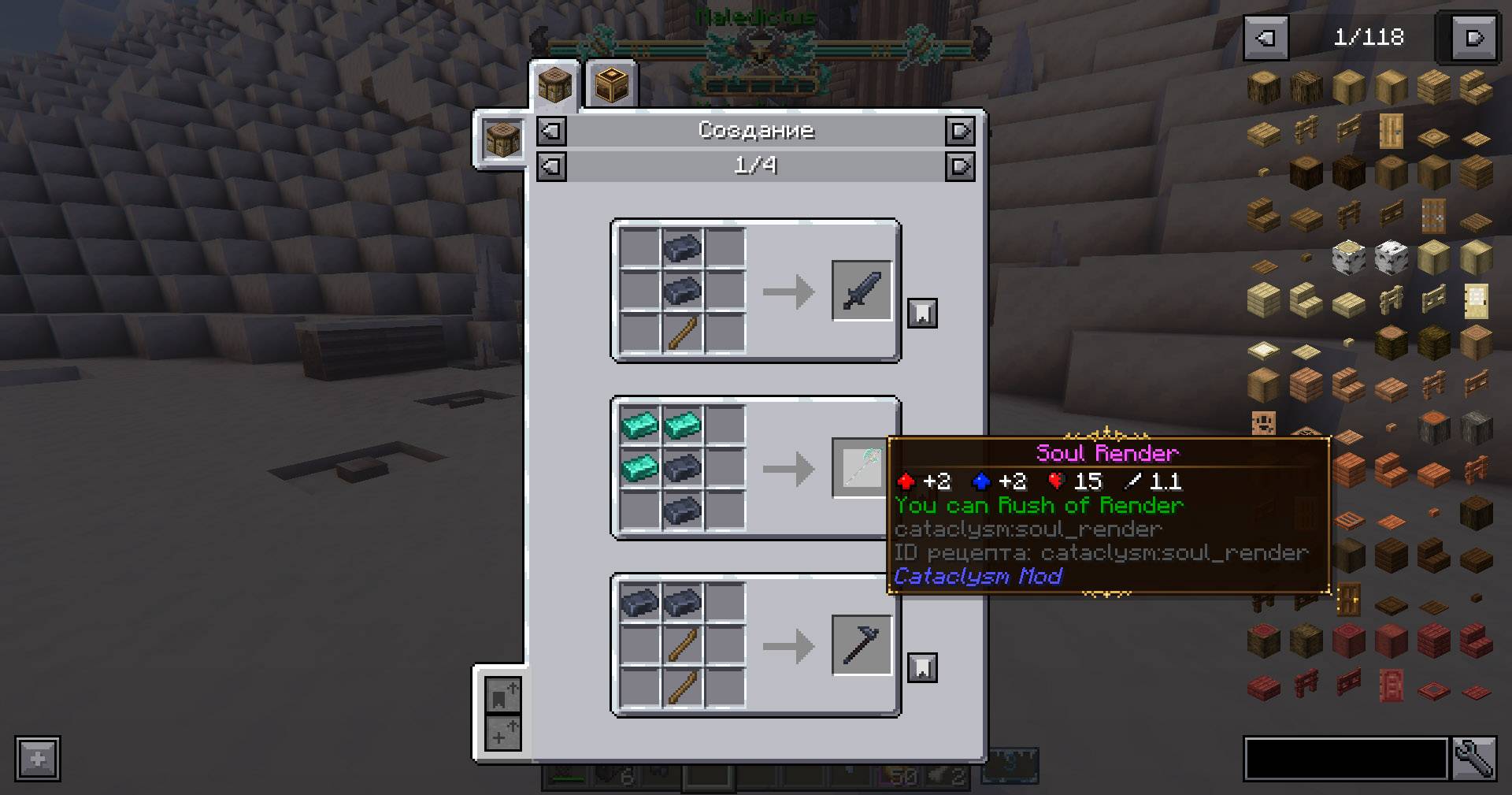Go to the next recipe category from Создание
Viewport: 1512px width, 795px height.
tap(960, 131)
